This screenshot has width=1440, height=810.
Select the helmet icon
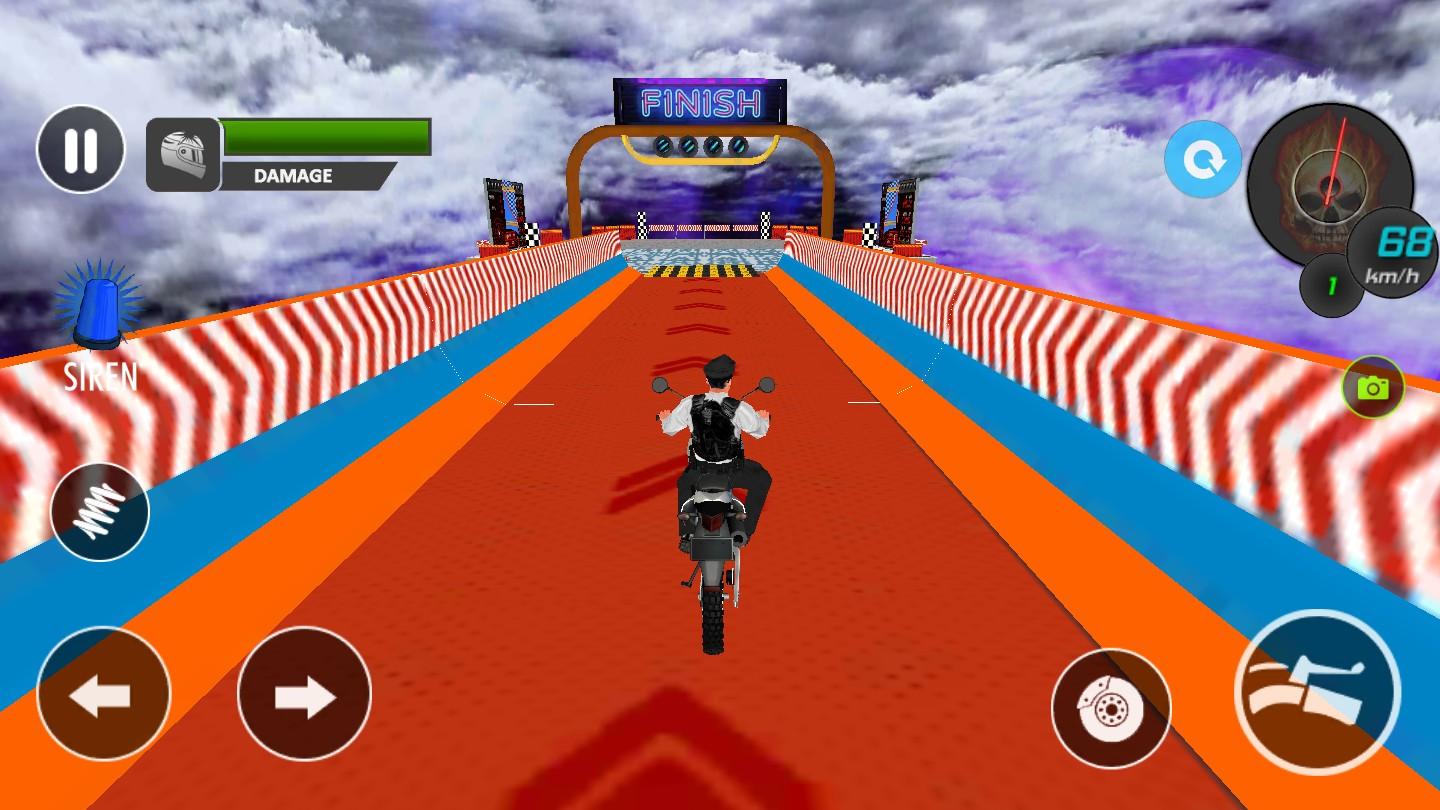coord(183,155)
